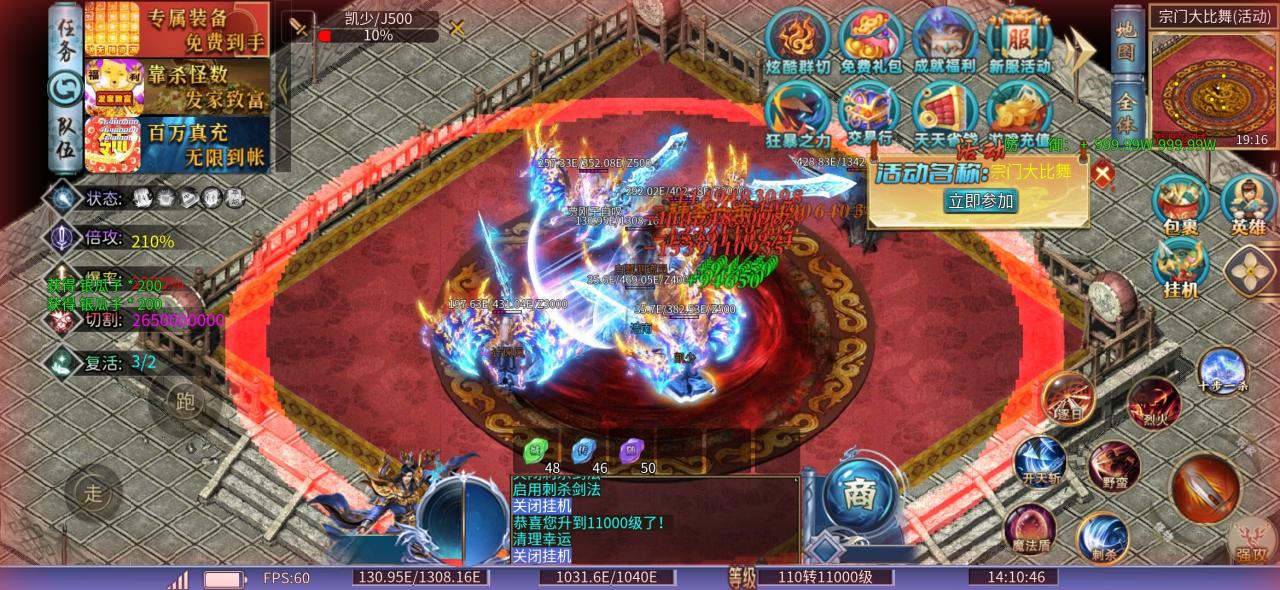This screenshot has width=1280, height=590.
Task: Activate the 魔法盾 magic shield skill
Action: [x=1029, y=529]
